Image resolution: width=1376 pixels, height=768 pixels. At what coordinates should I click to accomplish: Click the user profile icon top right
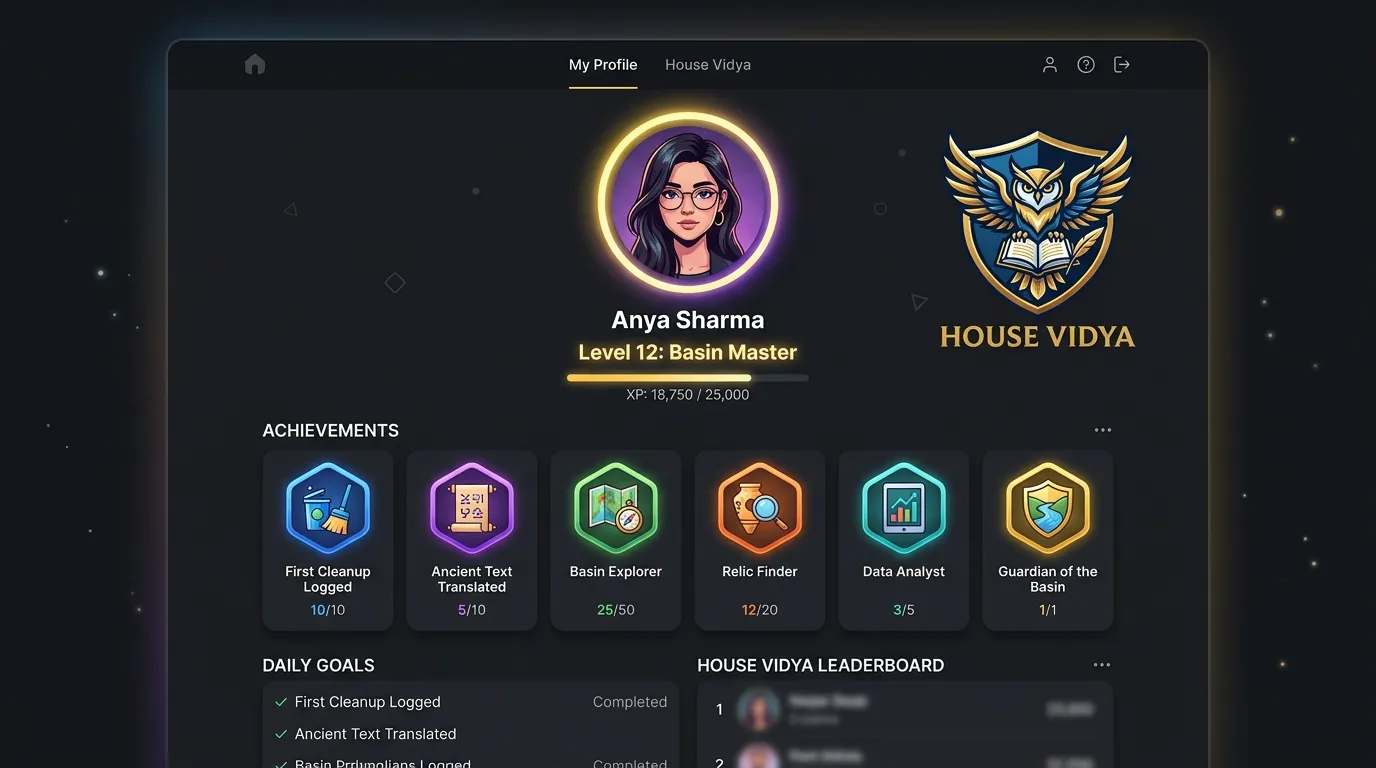(1049, 64)
